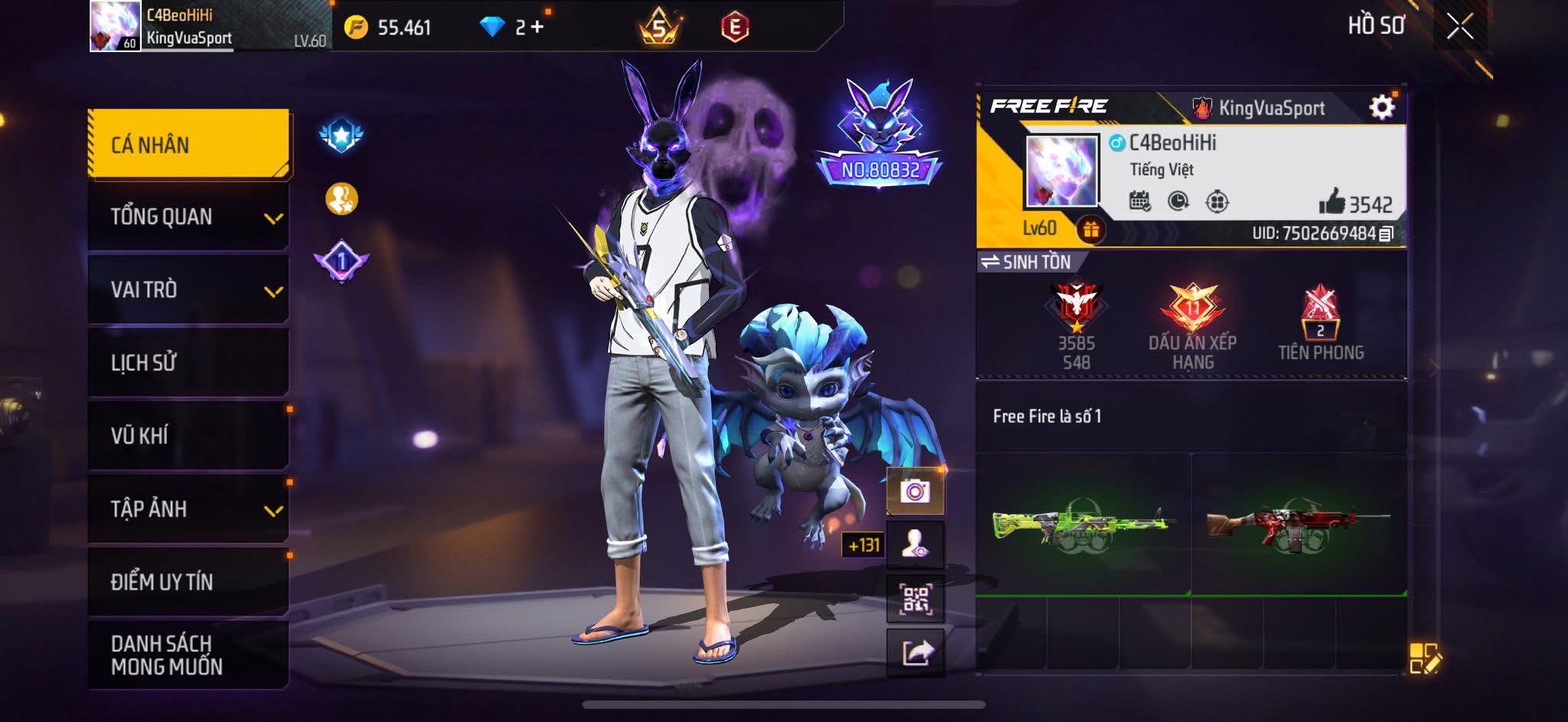Image resolution: width=1568 pixels, height=722 pixels.
Task: Open the Điểm Uy Tín tab
Action: pos(188,582)
